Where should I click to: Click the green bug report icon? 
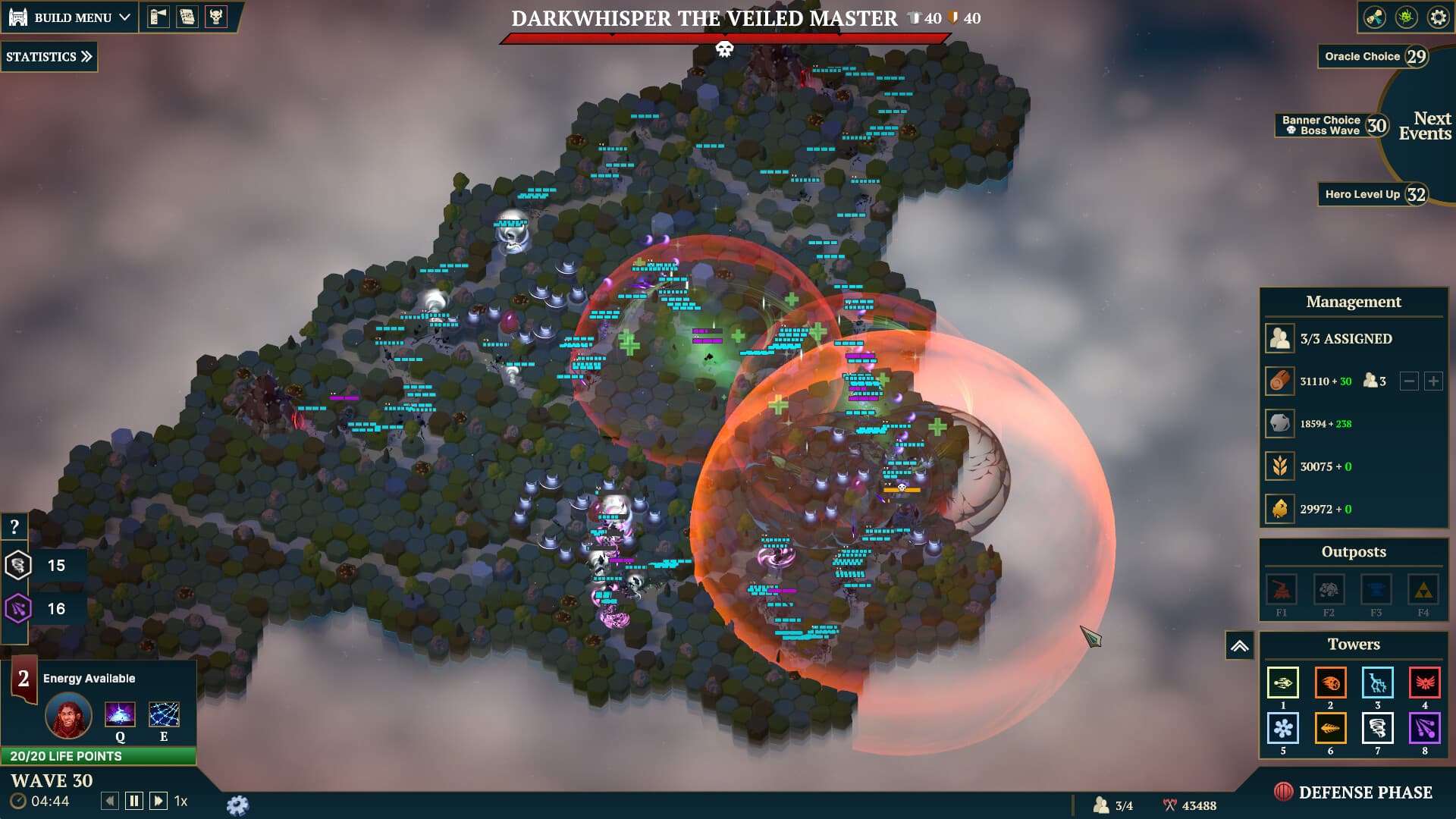1407,17
